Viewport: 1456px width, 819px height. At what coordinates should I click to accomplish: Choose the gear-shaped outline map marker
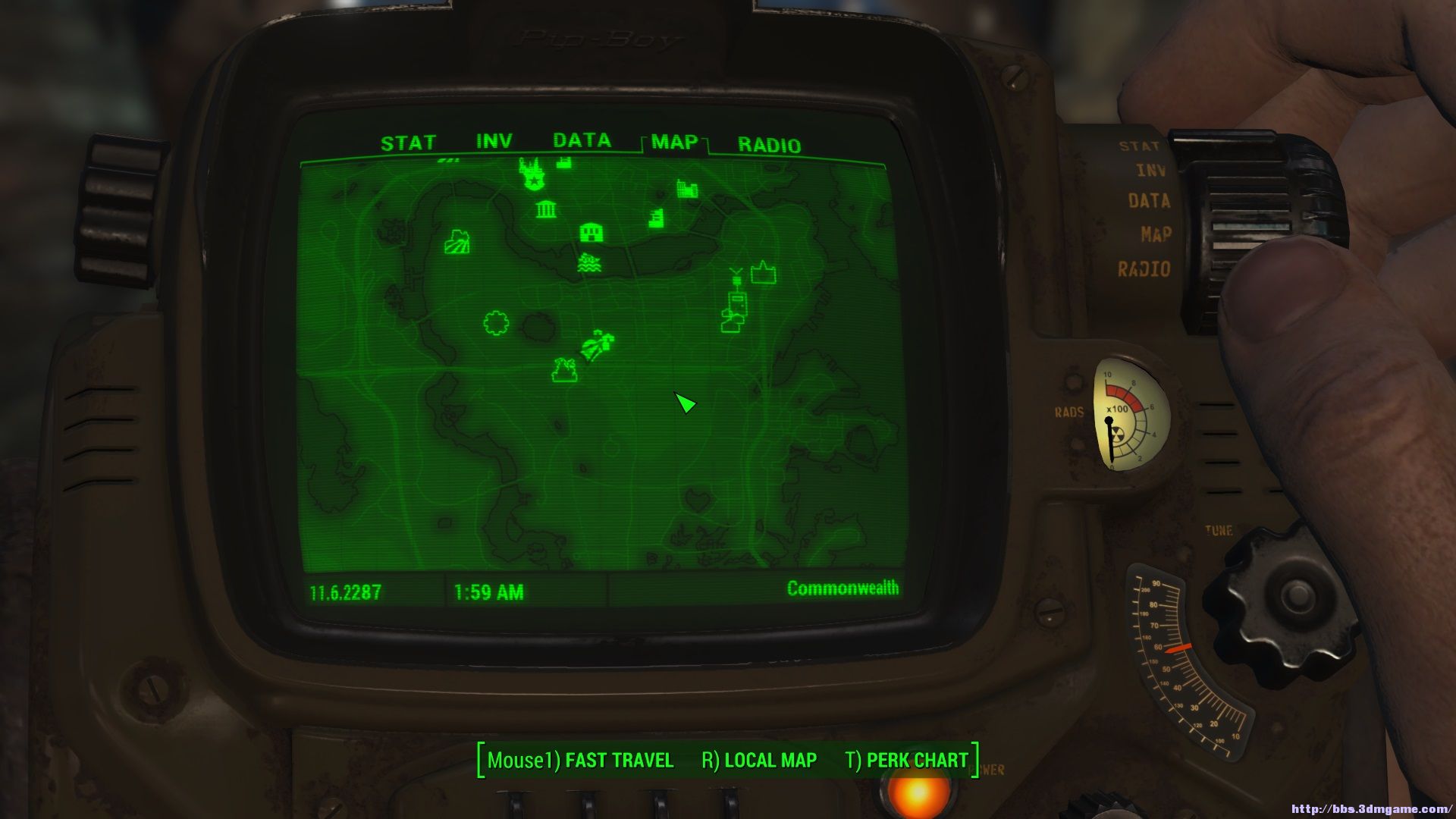[x=496, y=323]
